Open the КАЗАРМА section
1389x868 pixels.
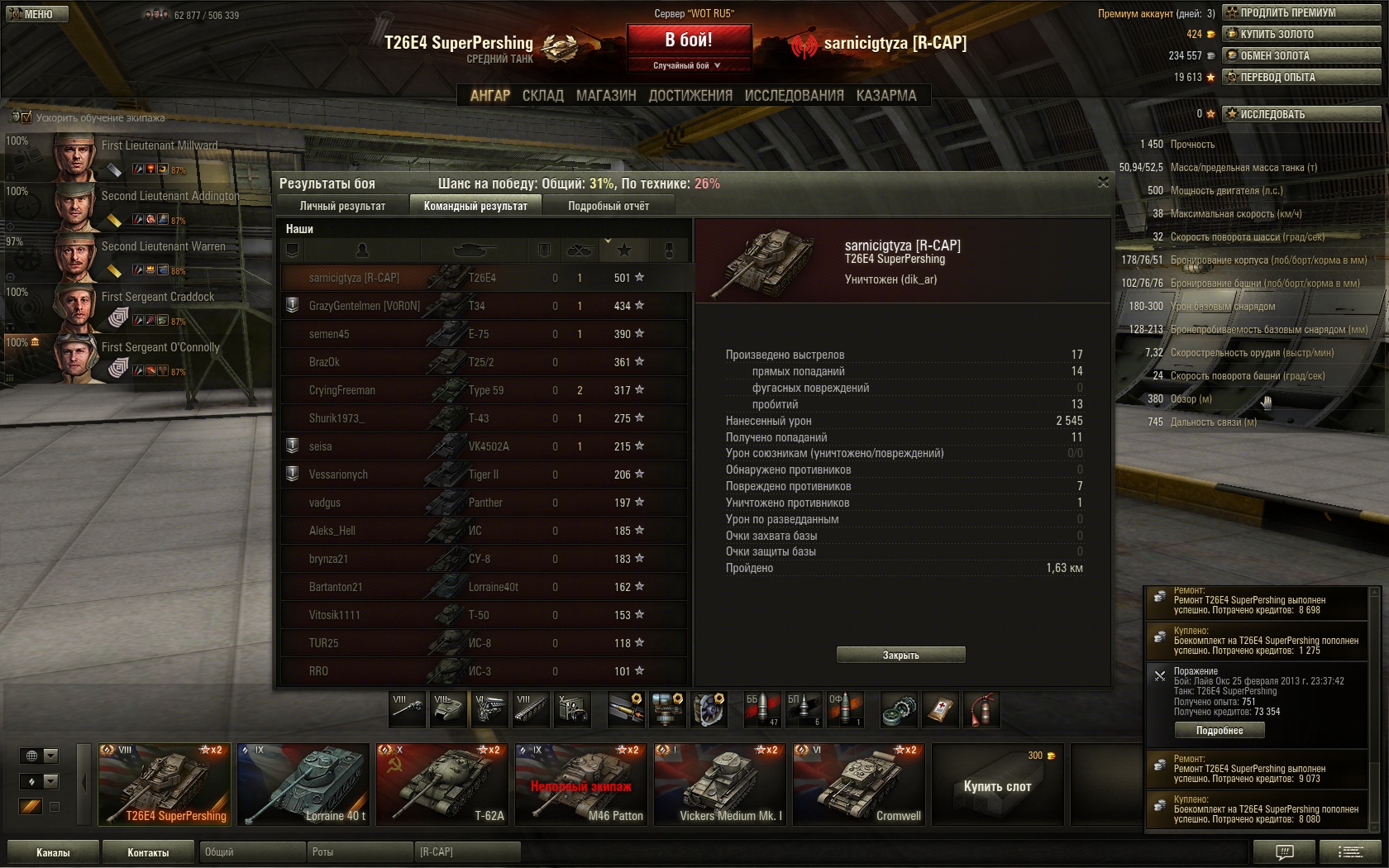click(x=886, y=96)
